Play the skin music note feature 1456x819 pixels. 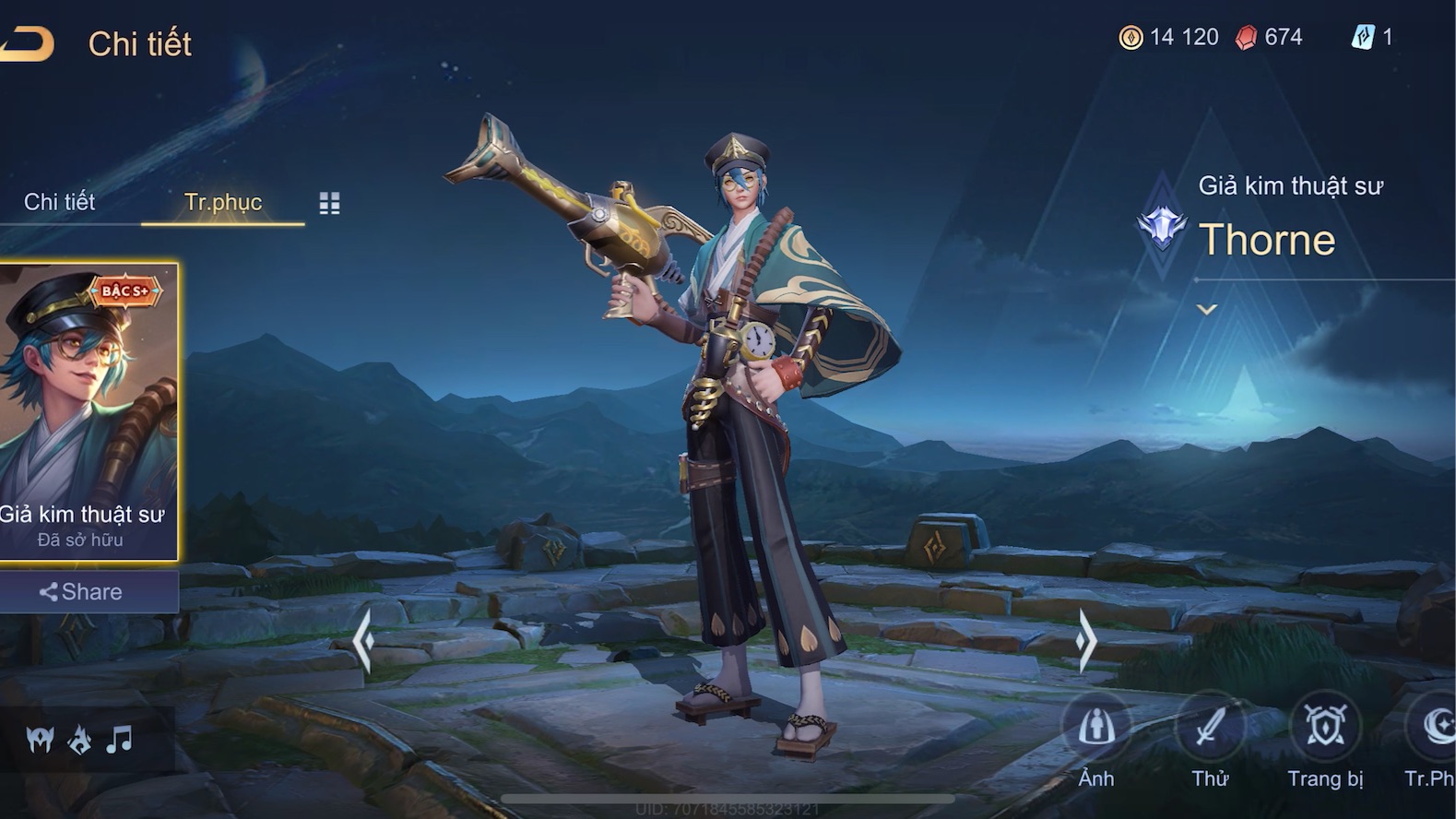point(119,739)
